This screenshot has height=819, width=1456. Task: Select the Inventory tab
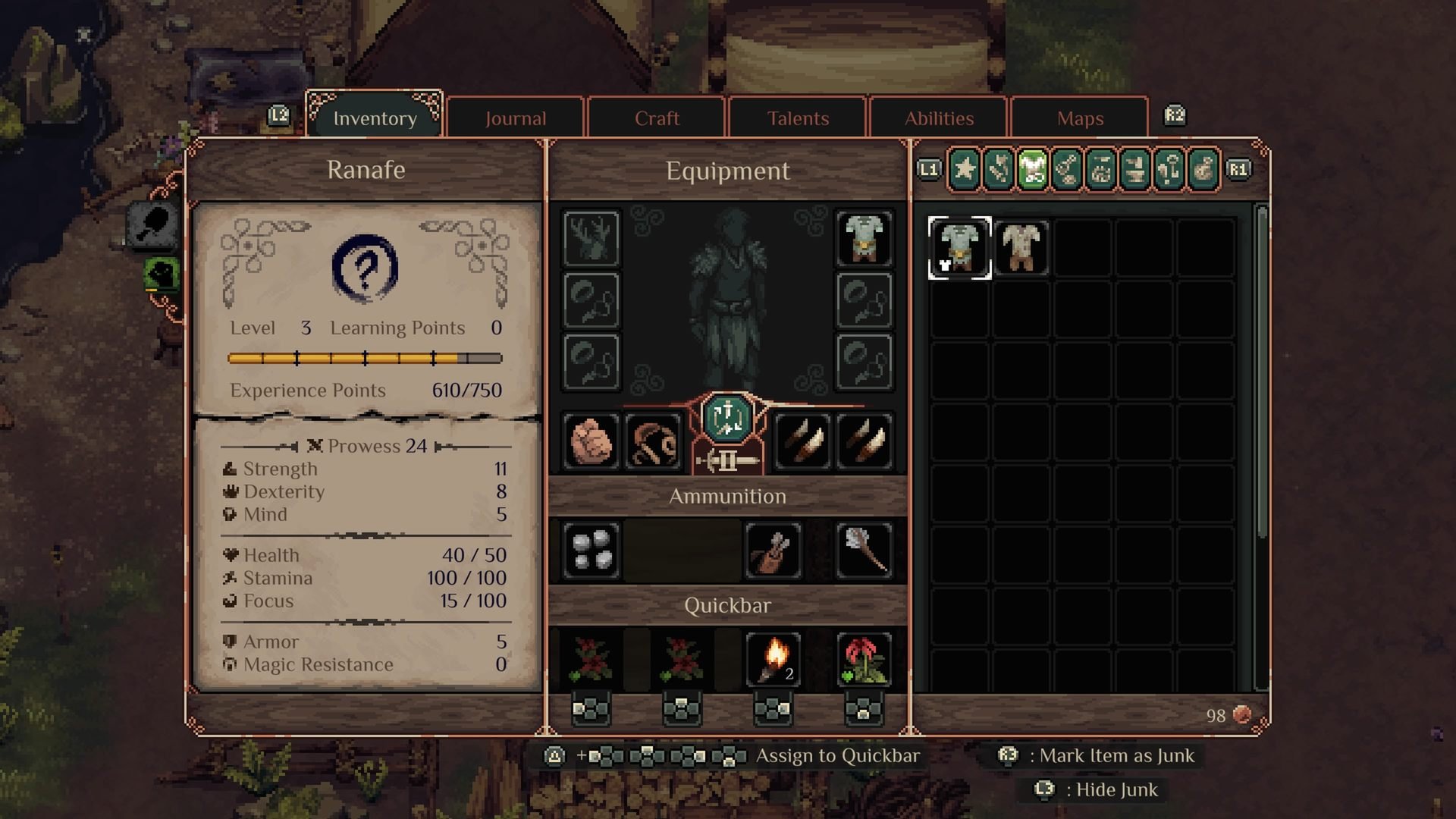point(375,118)
